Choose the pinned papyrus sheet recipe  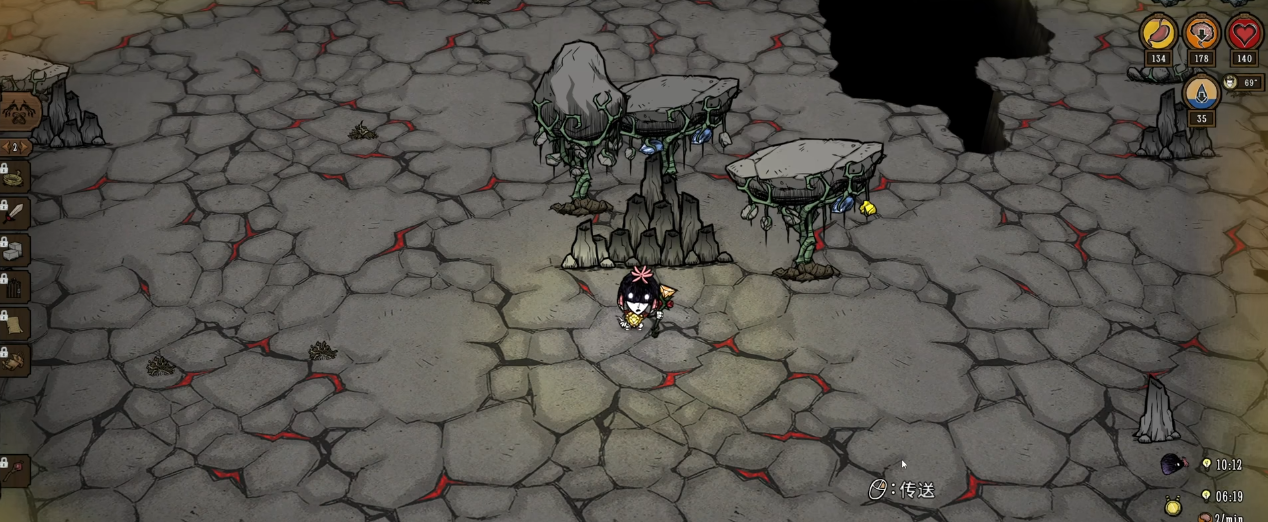pyautogui.click(x=14, y=324)
